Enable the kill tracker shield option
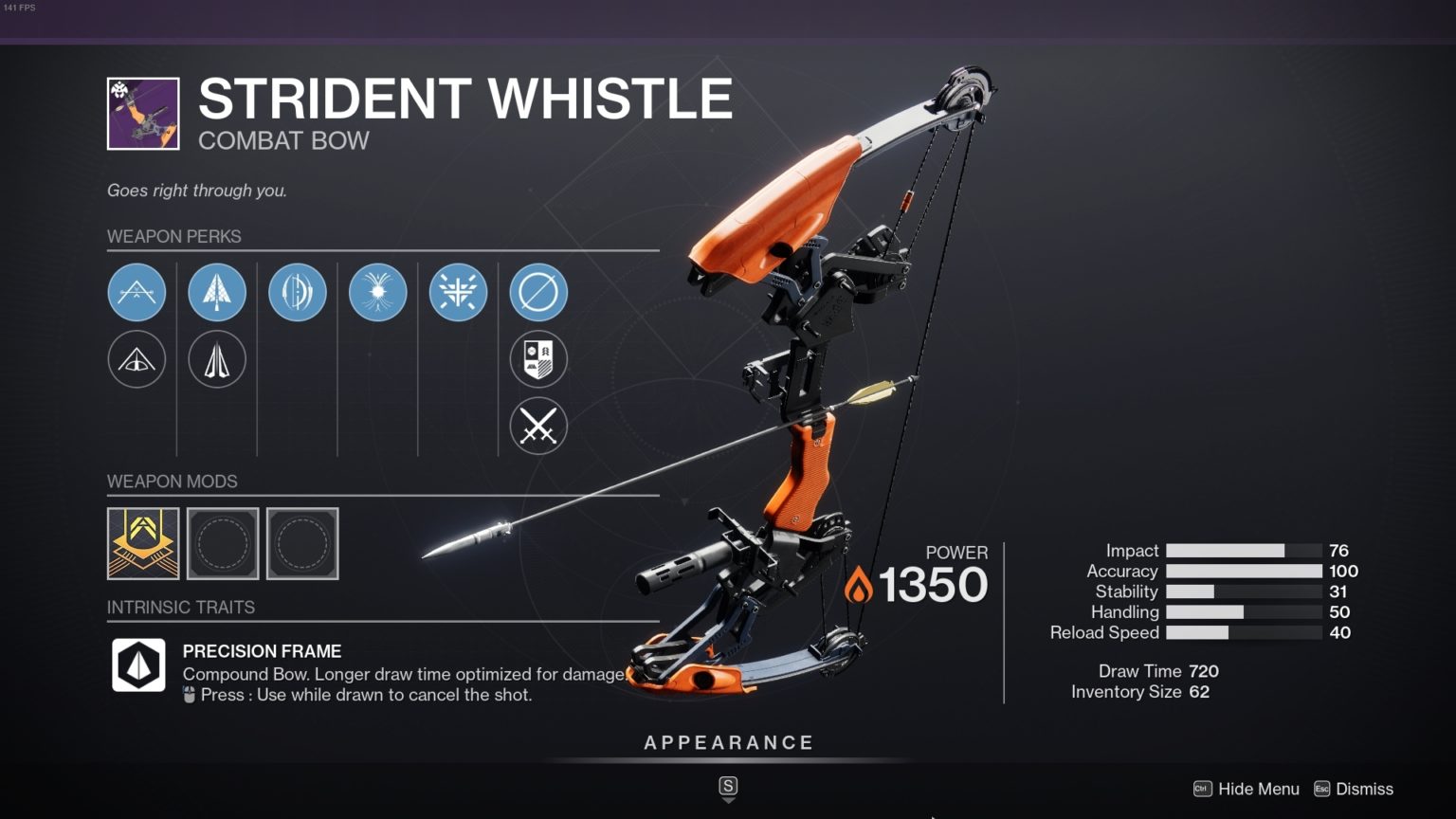The image size is (1456, 819). point(537,359)
